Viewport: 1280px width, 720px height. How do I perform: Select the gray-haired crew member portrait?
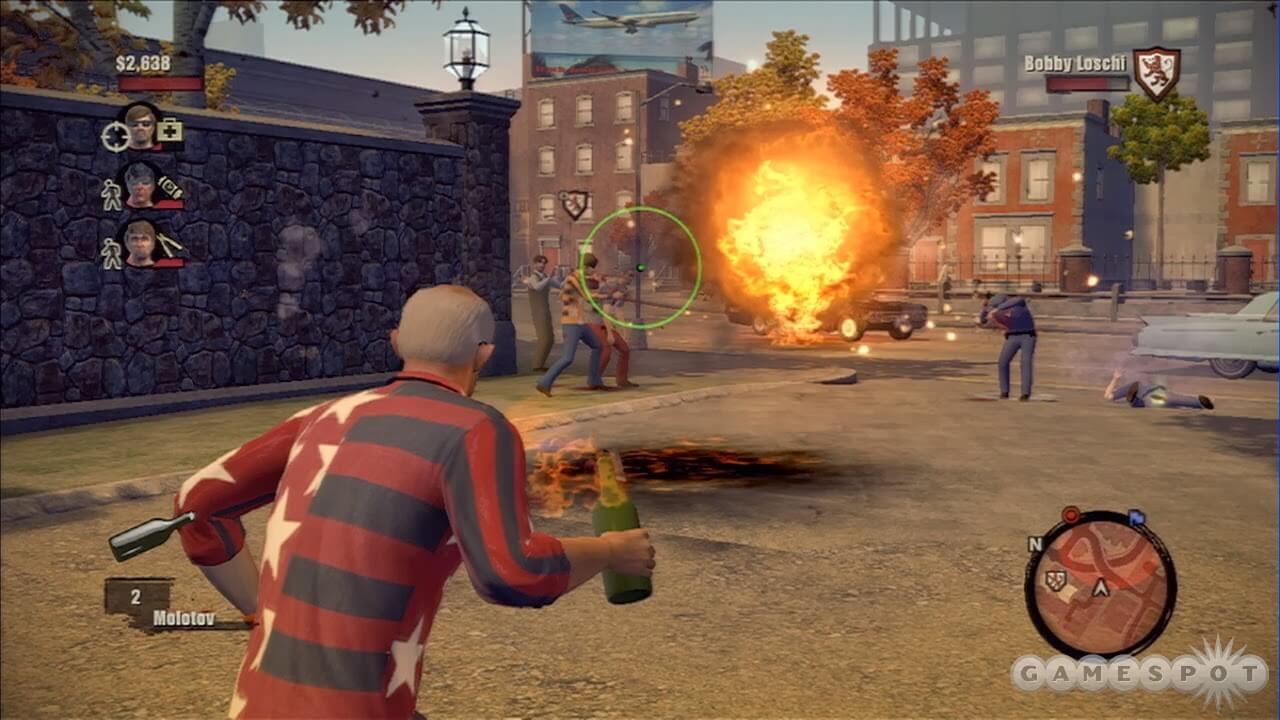[140, 184]
